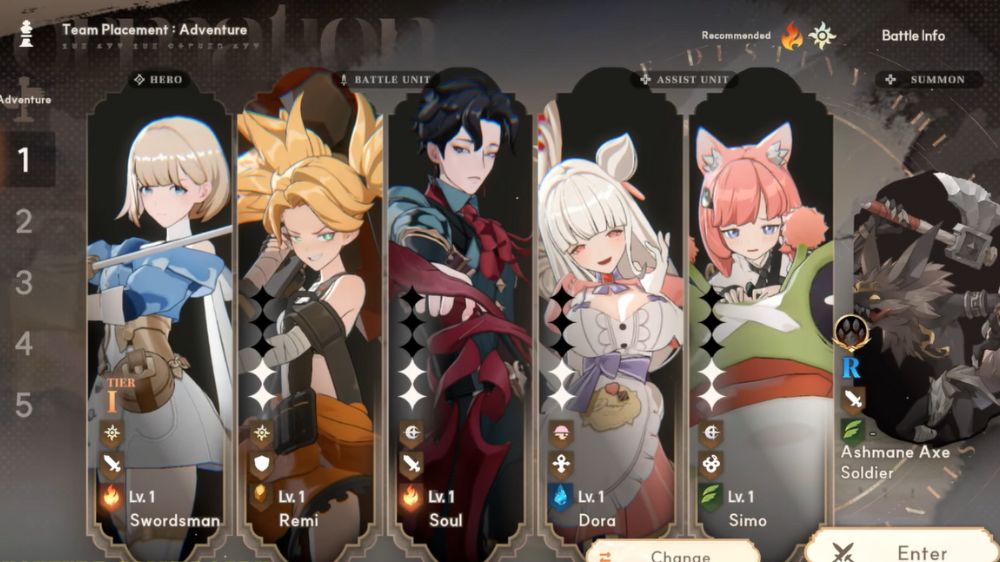
Task: Open the Change team option
Action: (x=672, y=554)
